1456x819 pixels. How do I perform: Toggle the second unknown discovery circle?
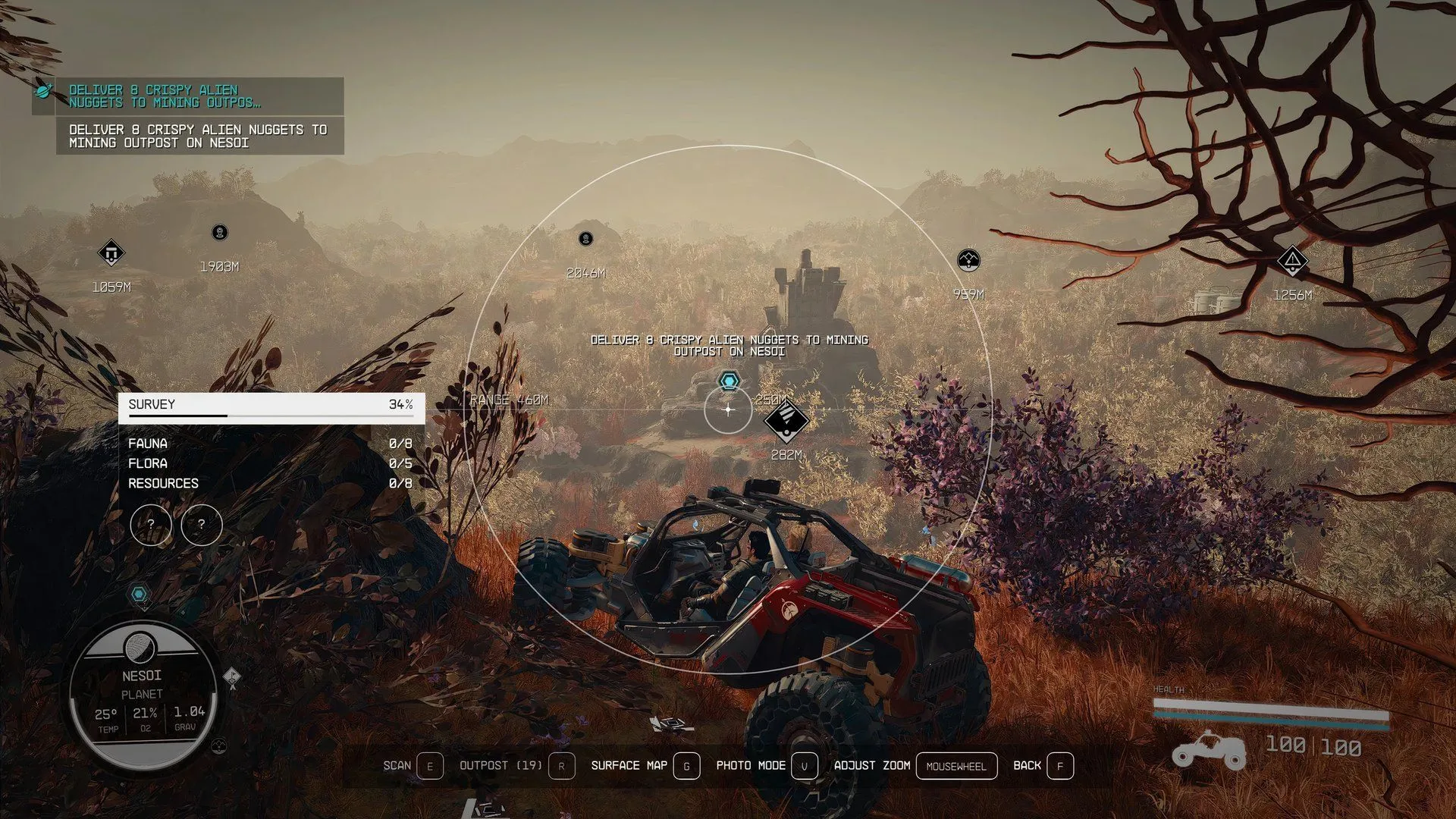[x=201, y=525]
